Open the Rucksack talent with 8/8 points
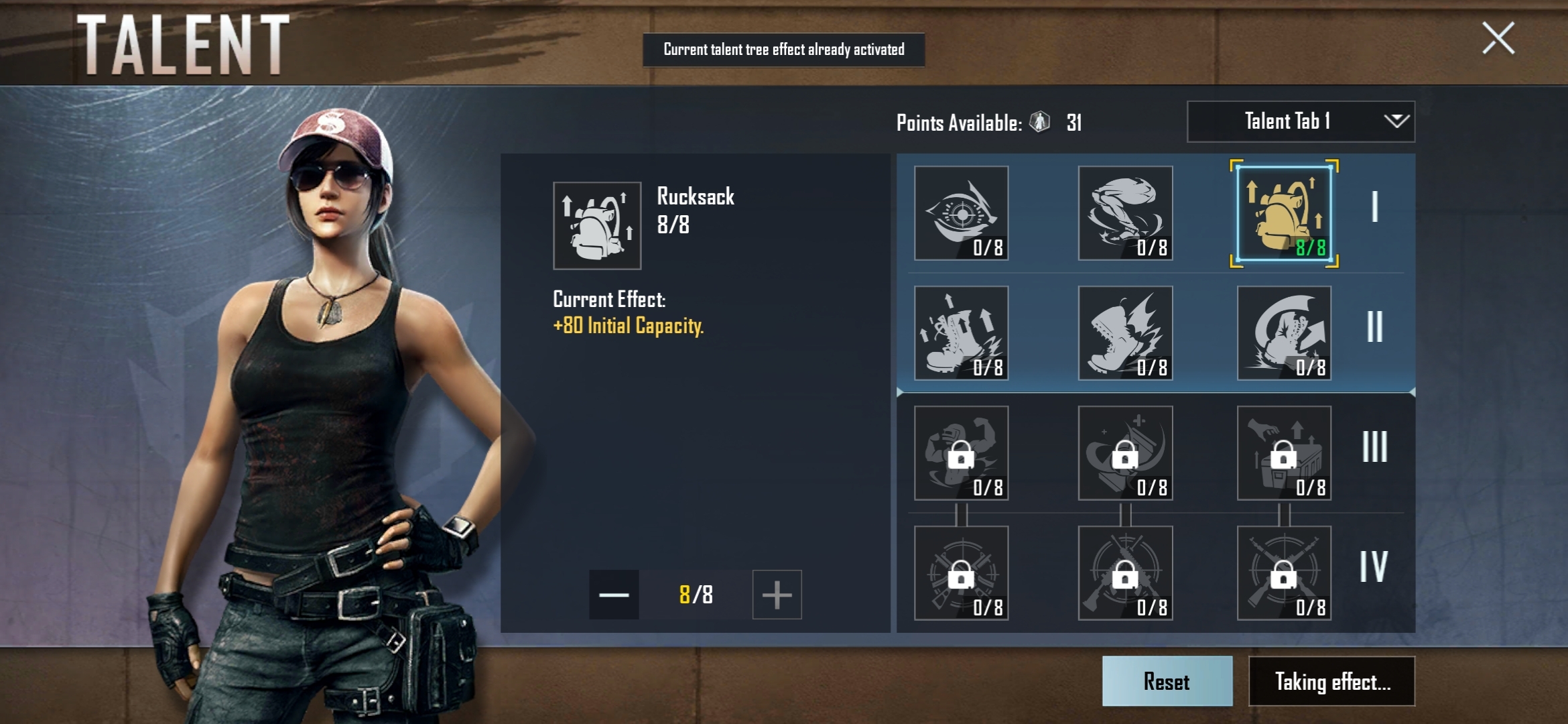Image resolution: width=1568 pixels, height=724 pixels. coord(1284,213)
